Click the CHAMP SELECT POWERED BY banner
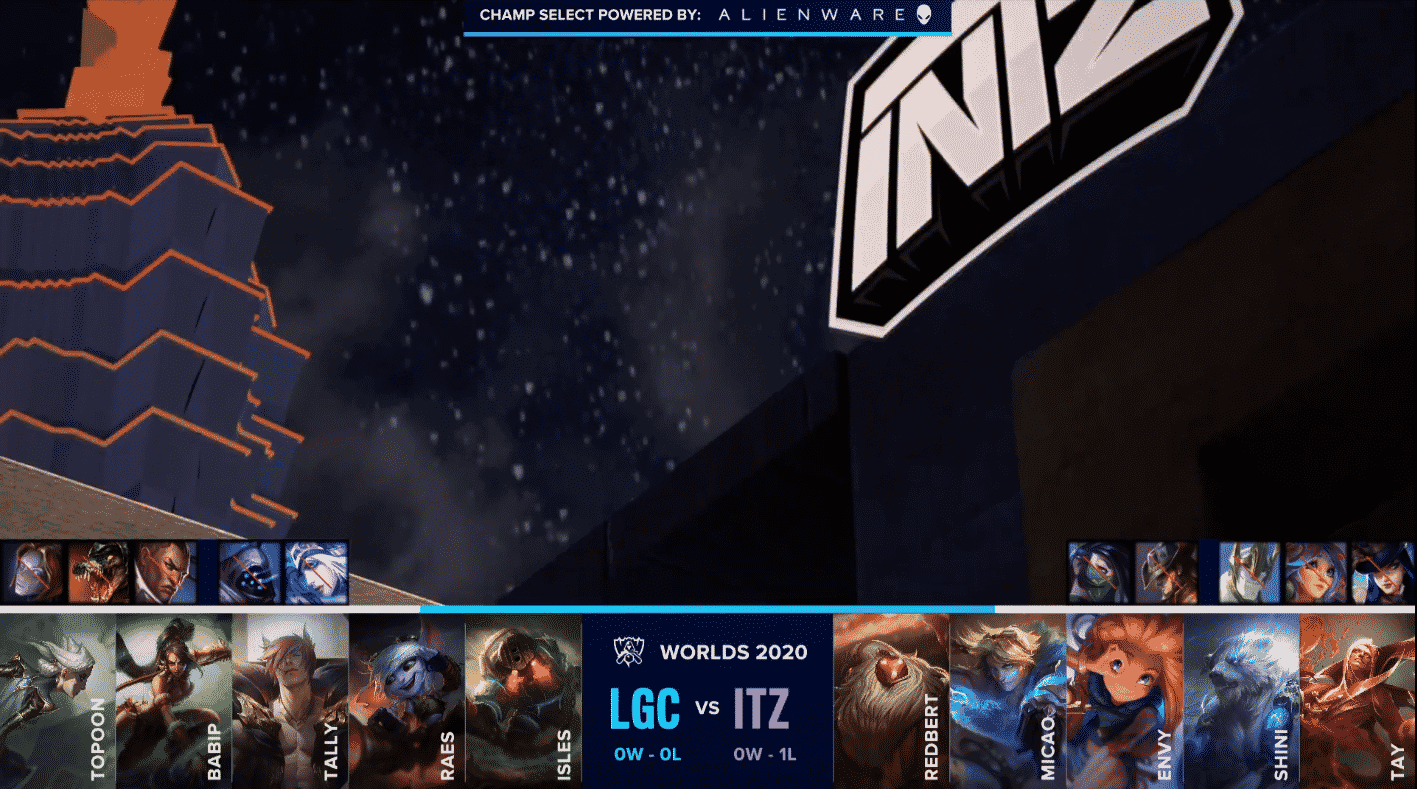Screen dimensions: 1417x789 705,16
